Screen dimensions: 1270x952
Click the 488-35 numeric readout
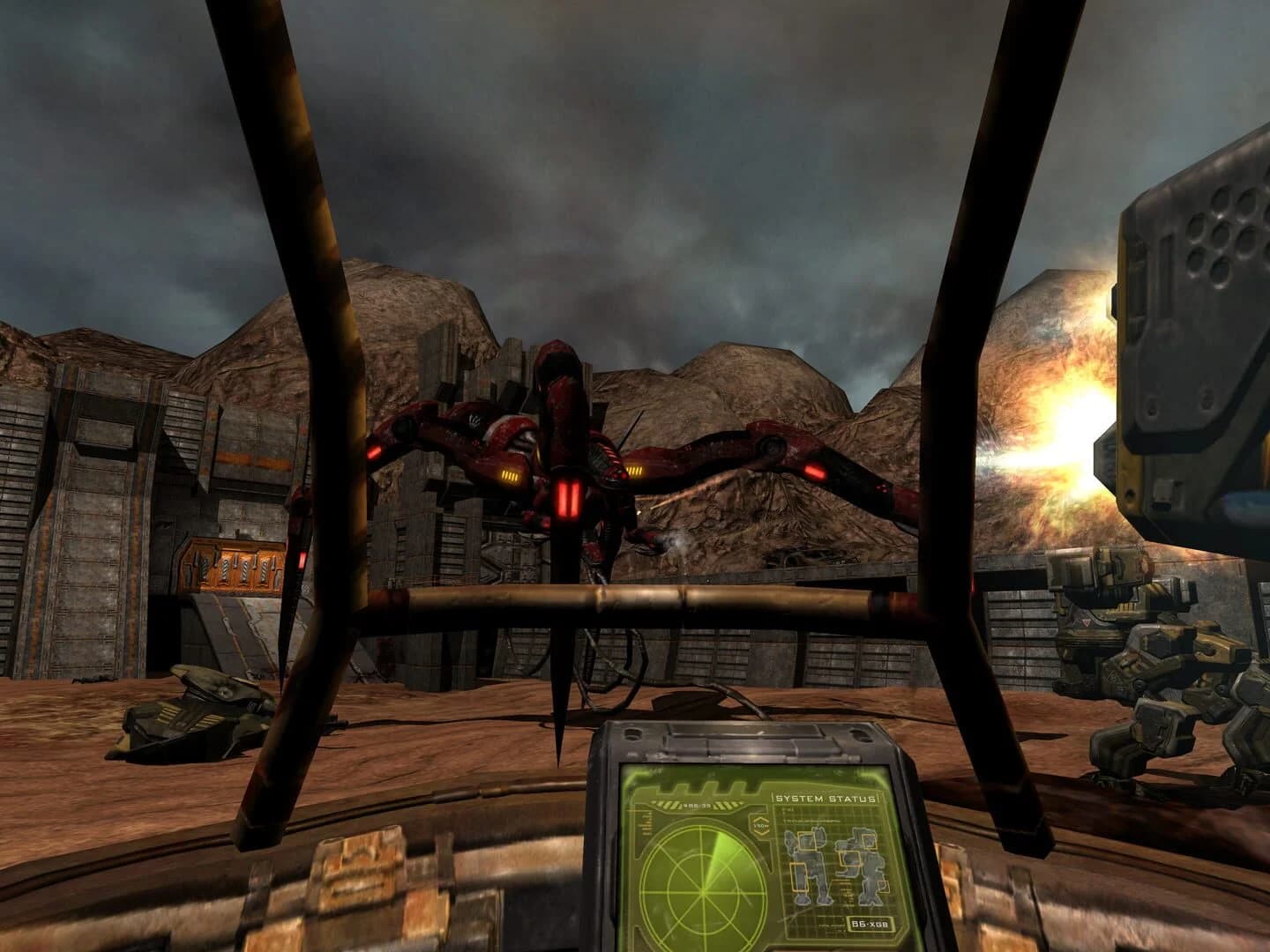pos(696,805)
